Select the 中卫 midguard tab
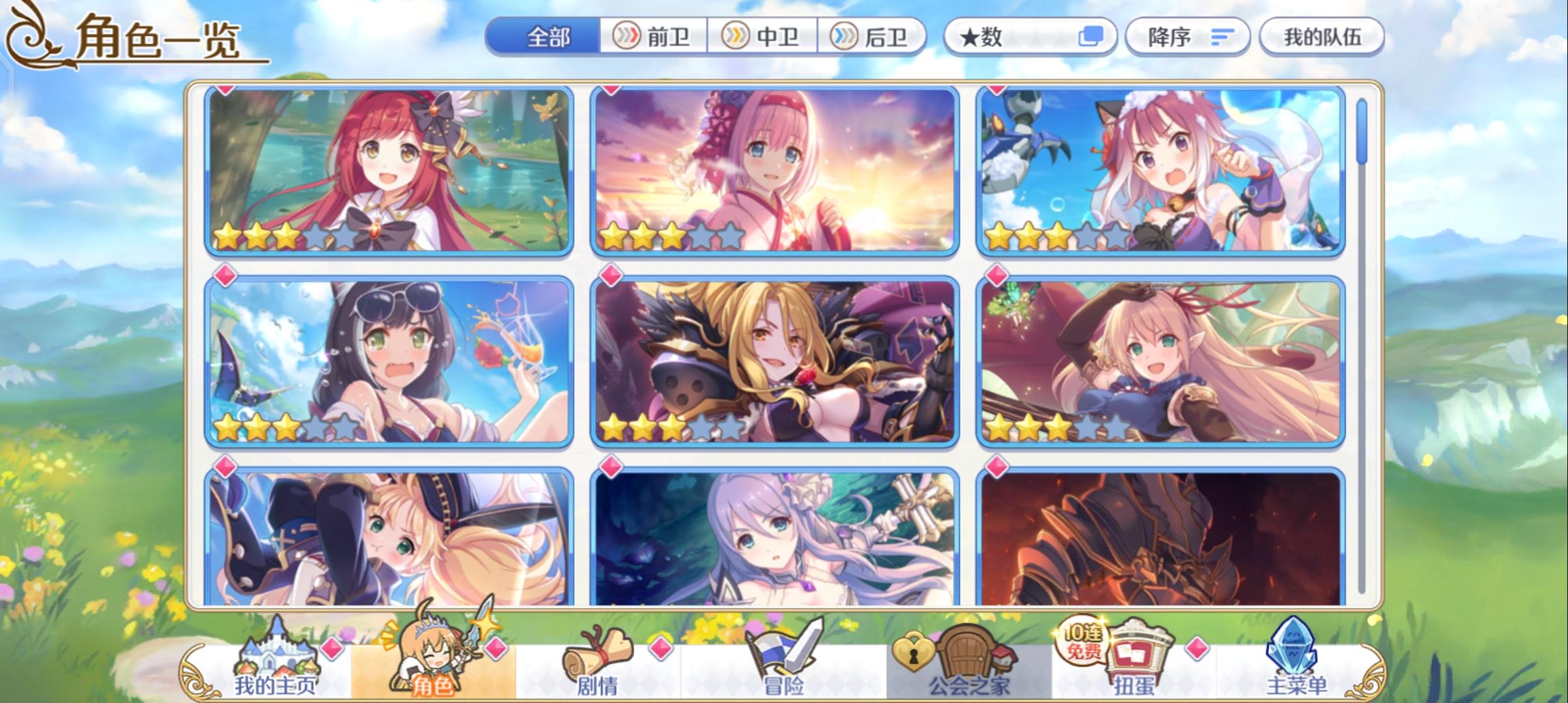 764,37
